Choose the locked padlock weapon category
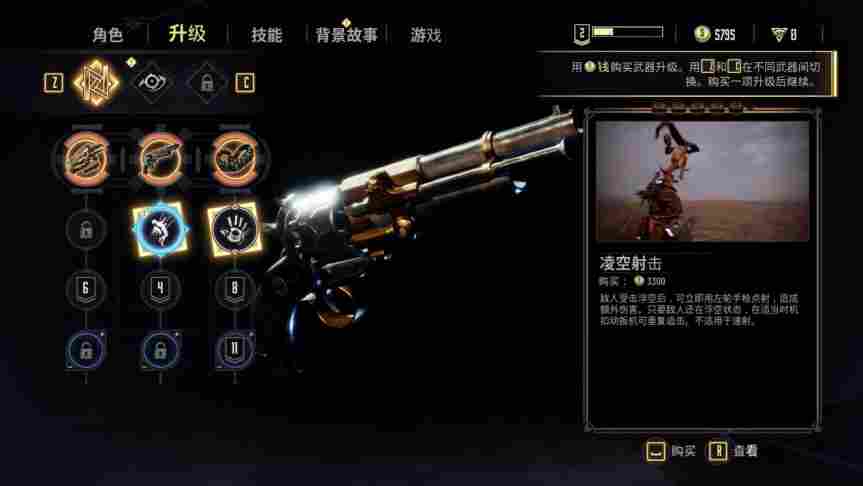Screen dimensions: 863x486 pyautogui.click(x=207, y=82)
